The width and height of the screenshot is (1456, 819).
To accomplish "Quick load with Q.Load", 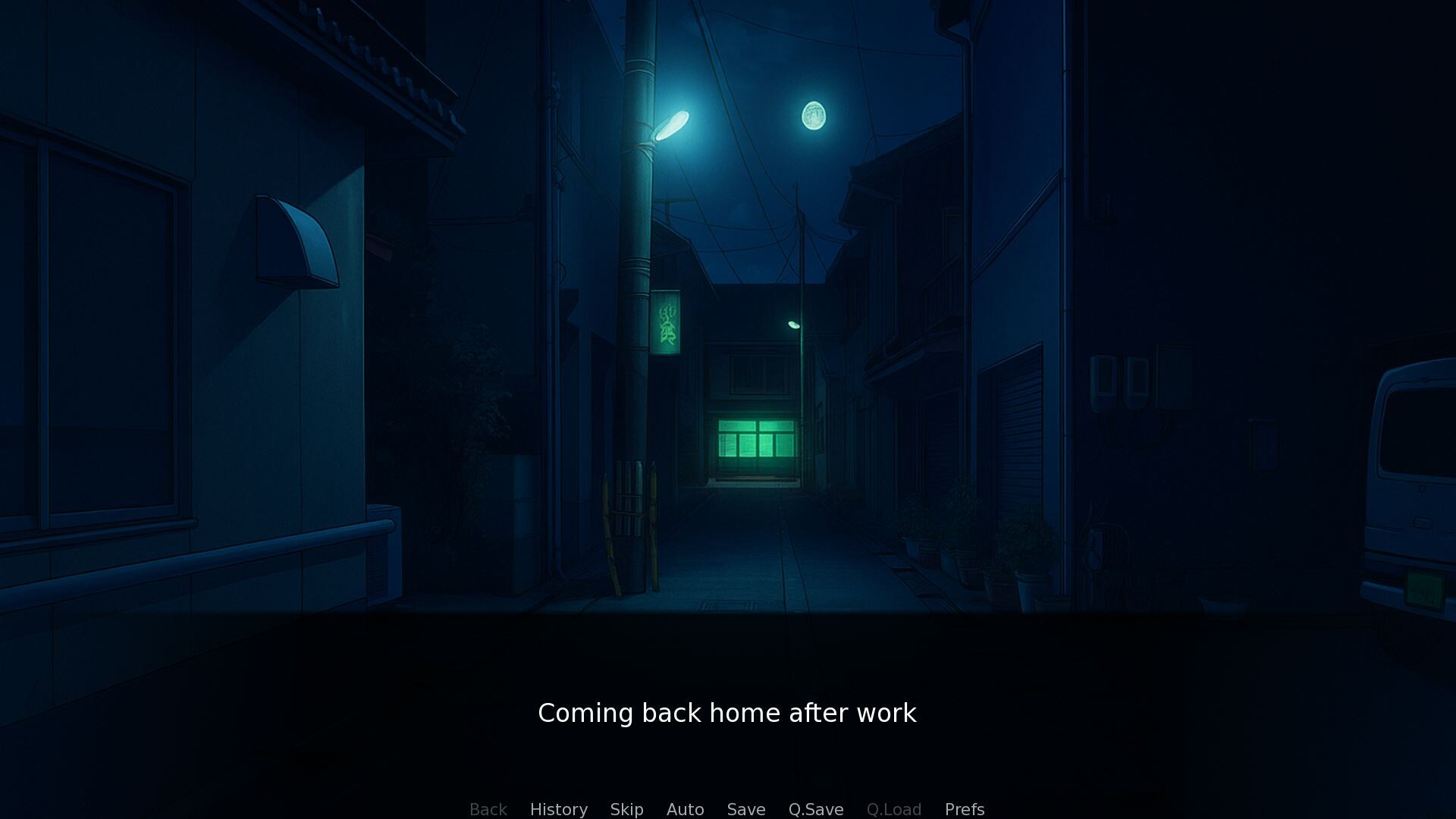I will (x=893, y=809).
